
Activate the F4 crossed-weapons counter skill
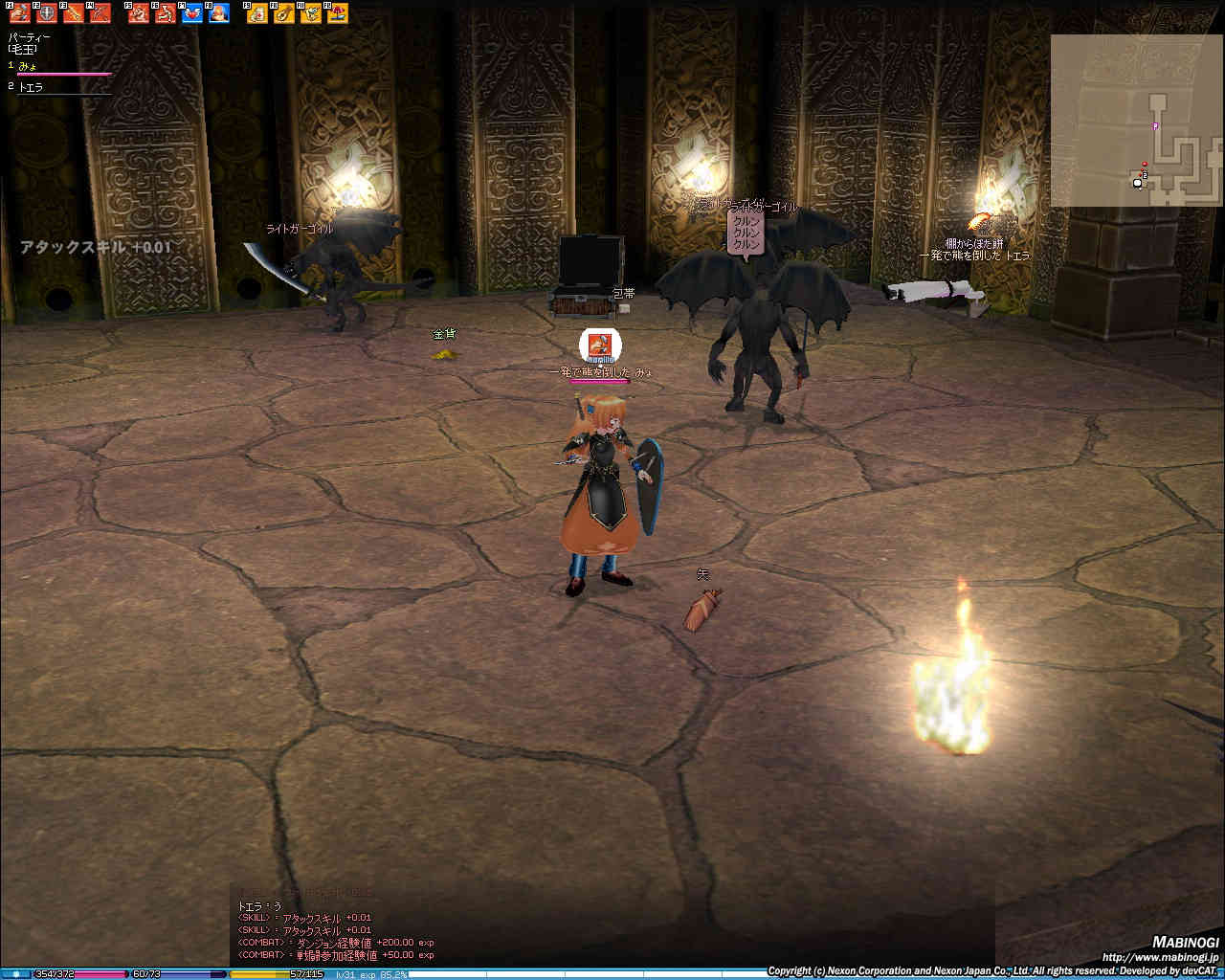100,13
